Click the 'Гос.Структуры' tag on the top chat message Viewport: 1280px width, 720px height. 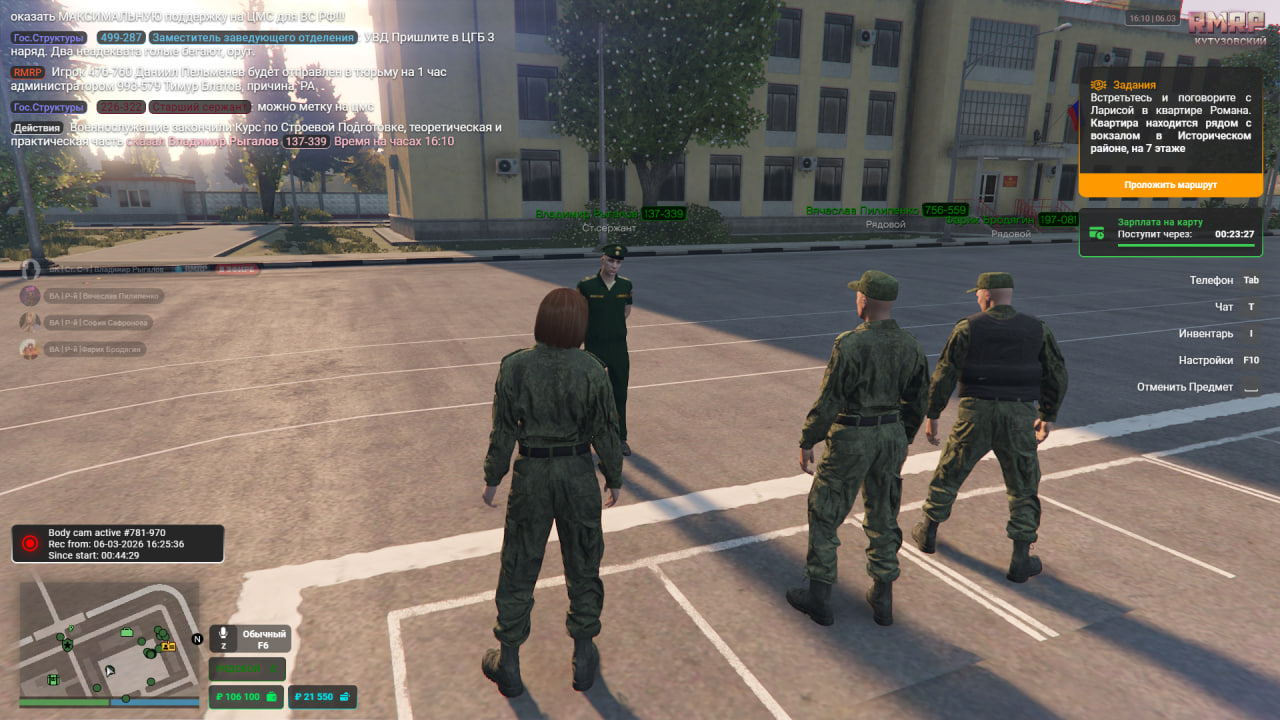pos(48,38)
